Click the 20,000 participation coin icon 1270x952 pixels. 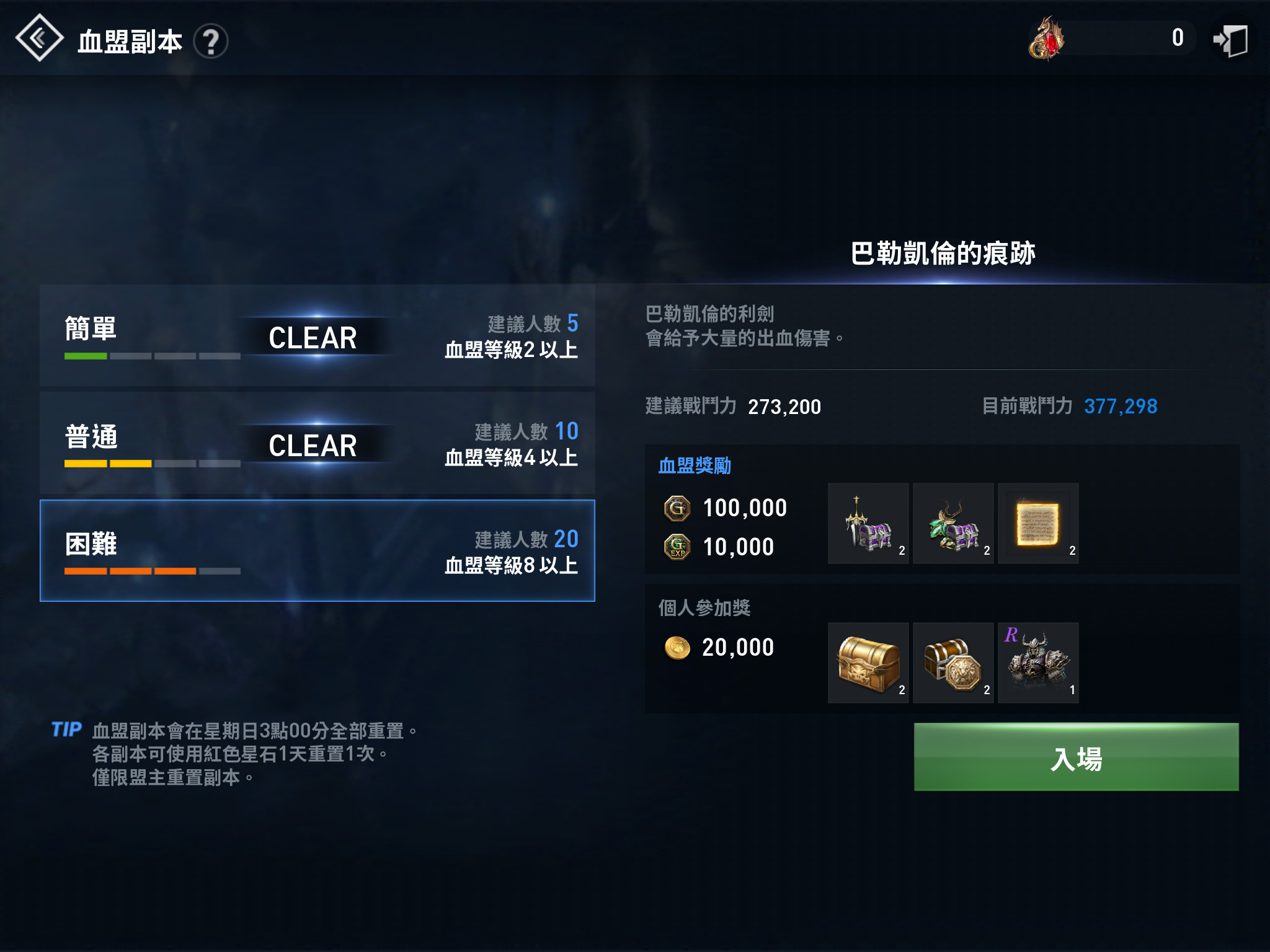point(677,647)
